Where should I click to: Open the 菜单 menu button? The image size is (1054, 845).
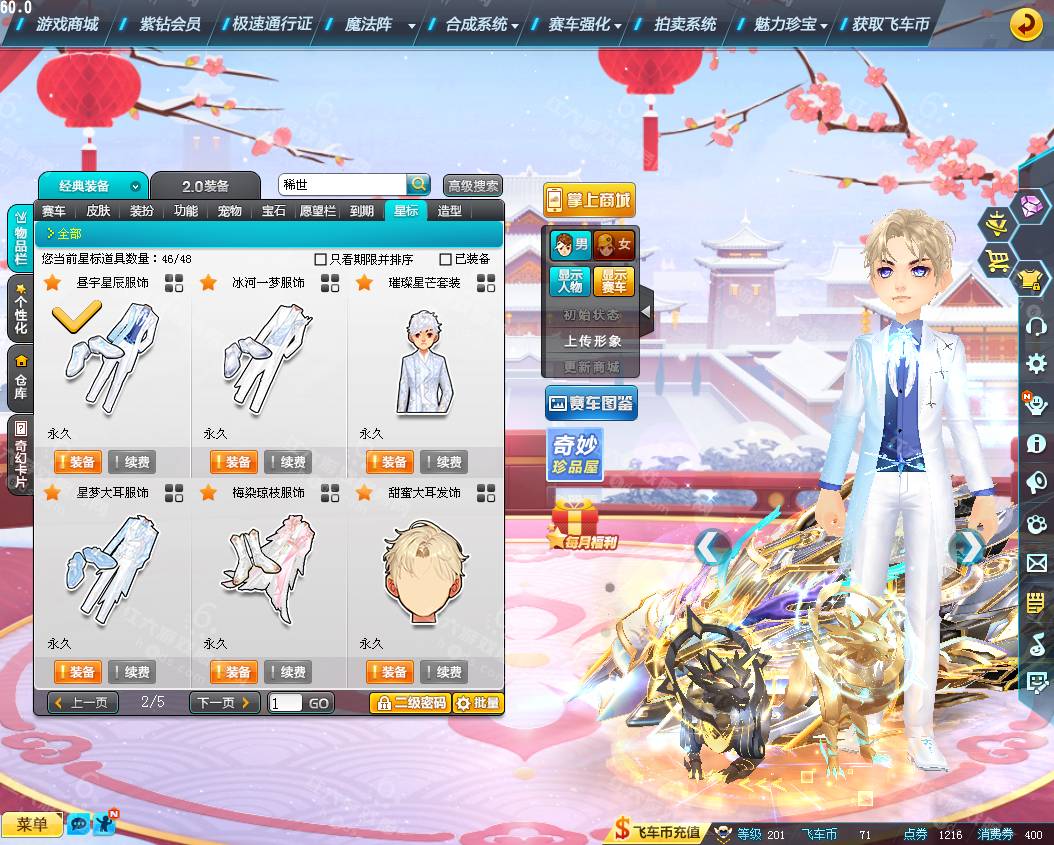(32, 824)
